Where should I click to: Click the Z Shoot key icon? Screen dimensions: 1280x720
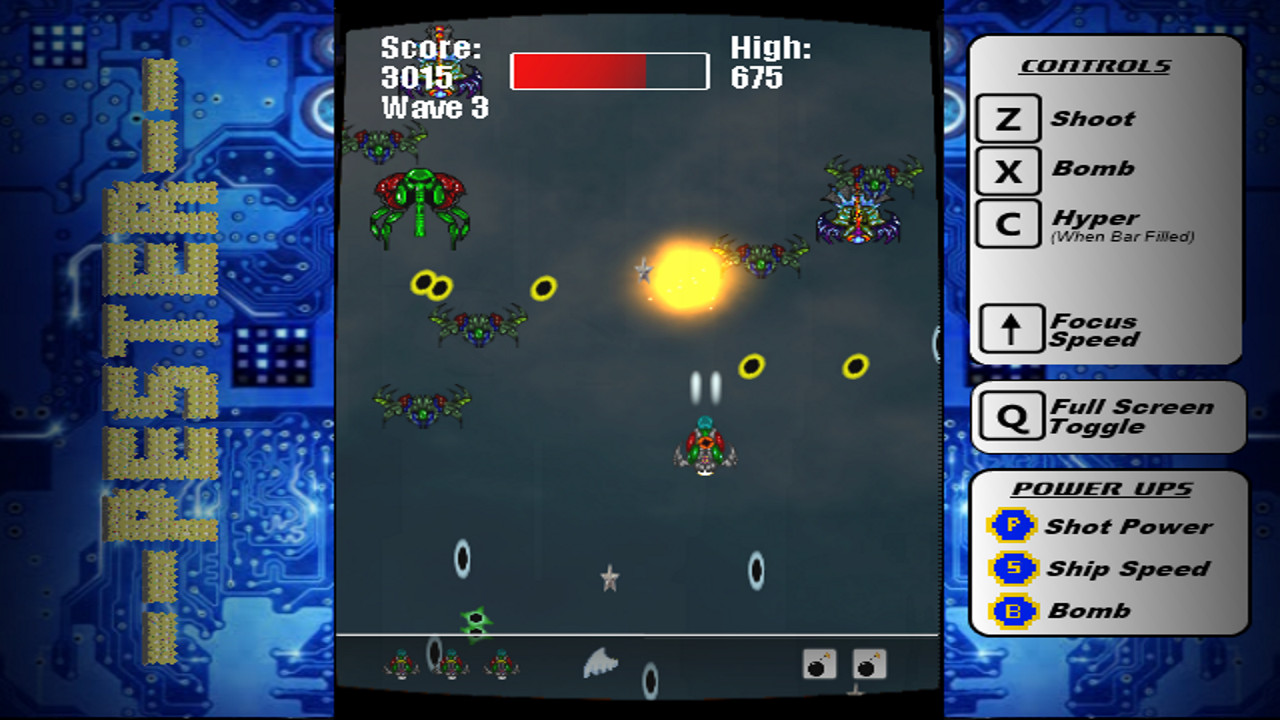[1007, 117]
